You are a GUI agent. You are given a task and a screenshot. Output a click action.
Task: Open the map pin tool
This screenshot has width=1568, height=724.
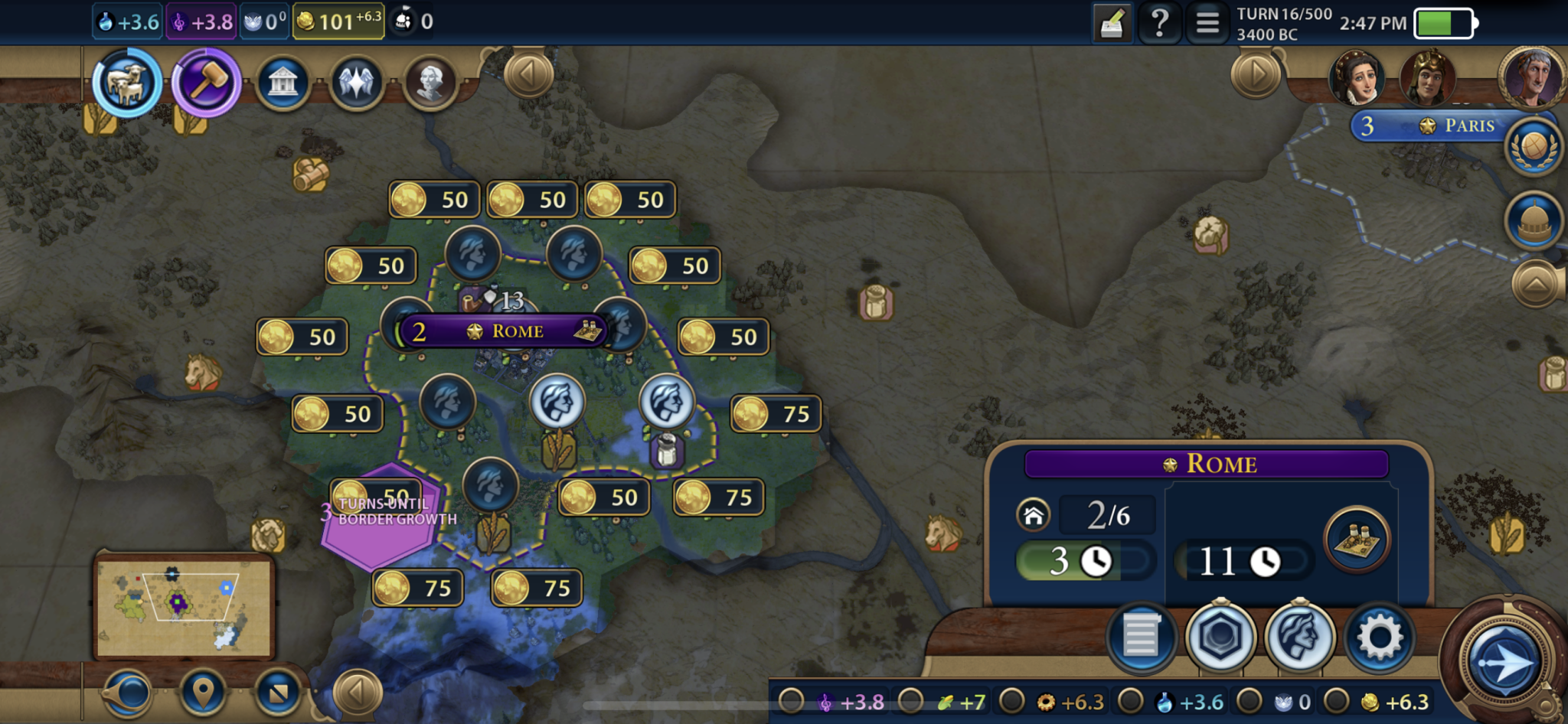point(203,693)
